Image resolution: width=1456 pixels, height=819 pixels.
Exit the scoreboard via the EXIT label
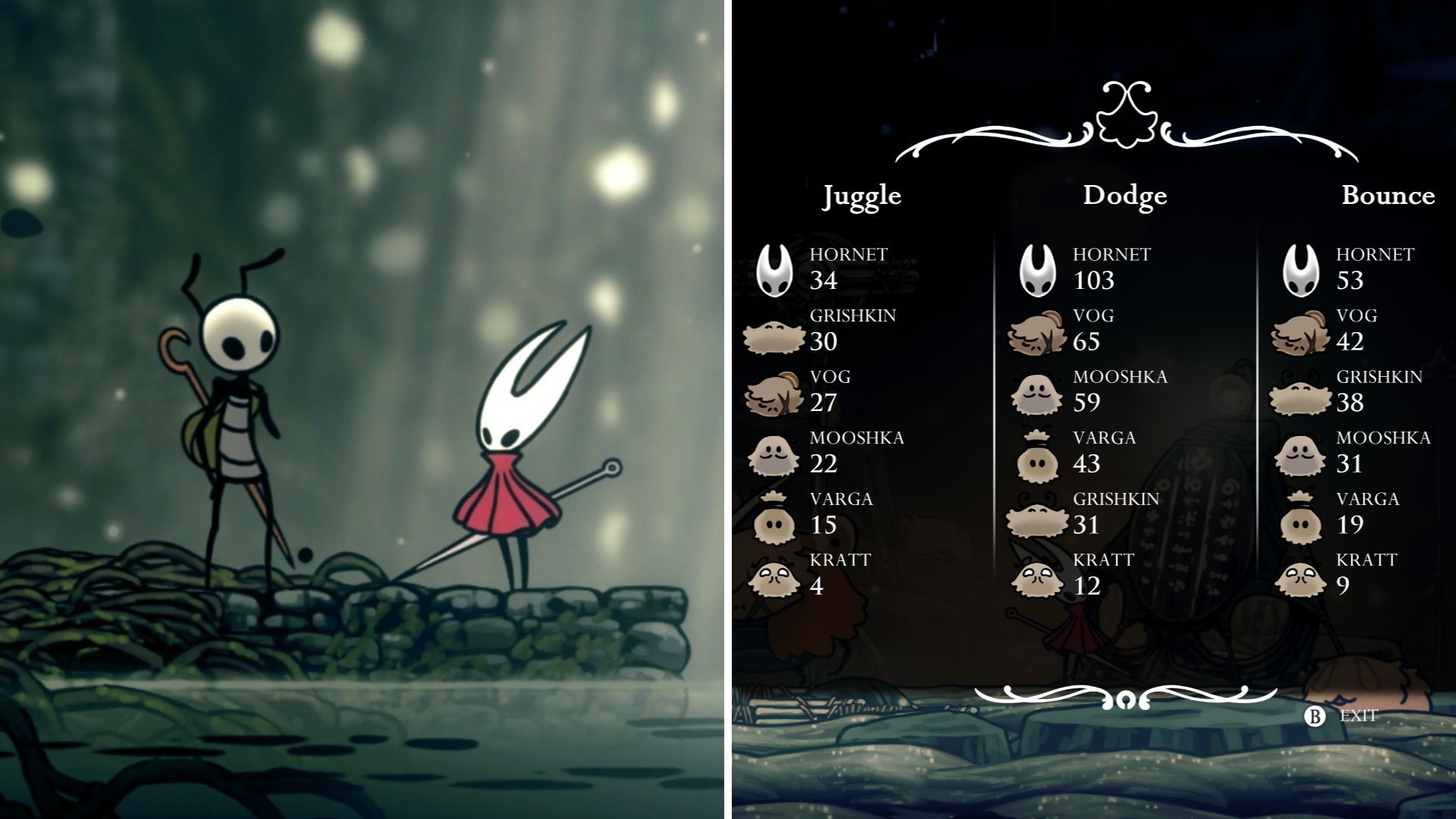coord(1357,715)
